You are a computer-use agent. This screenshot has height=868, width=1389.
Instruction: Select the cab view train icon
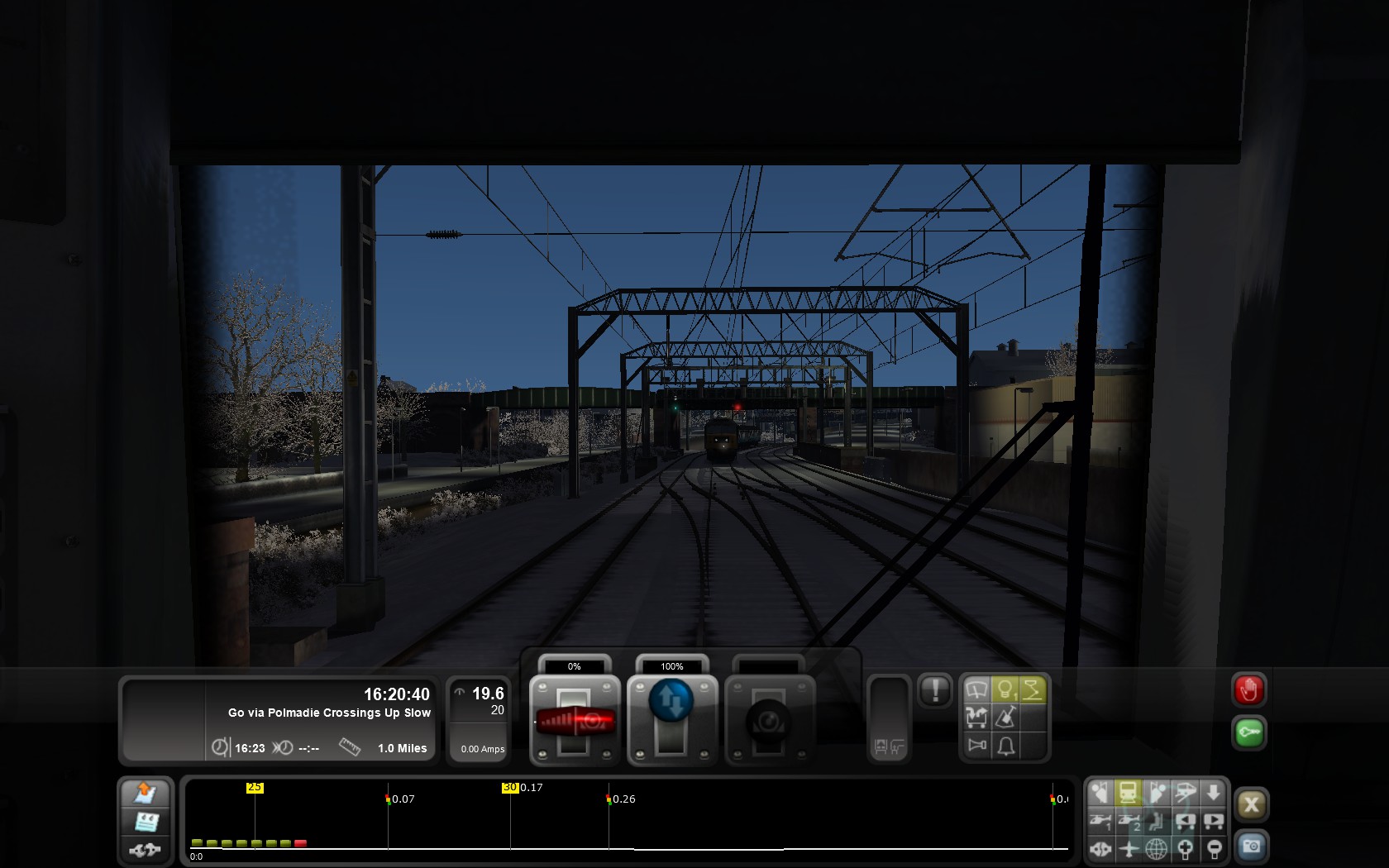click(x=1128, y=793)
